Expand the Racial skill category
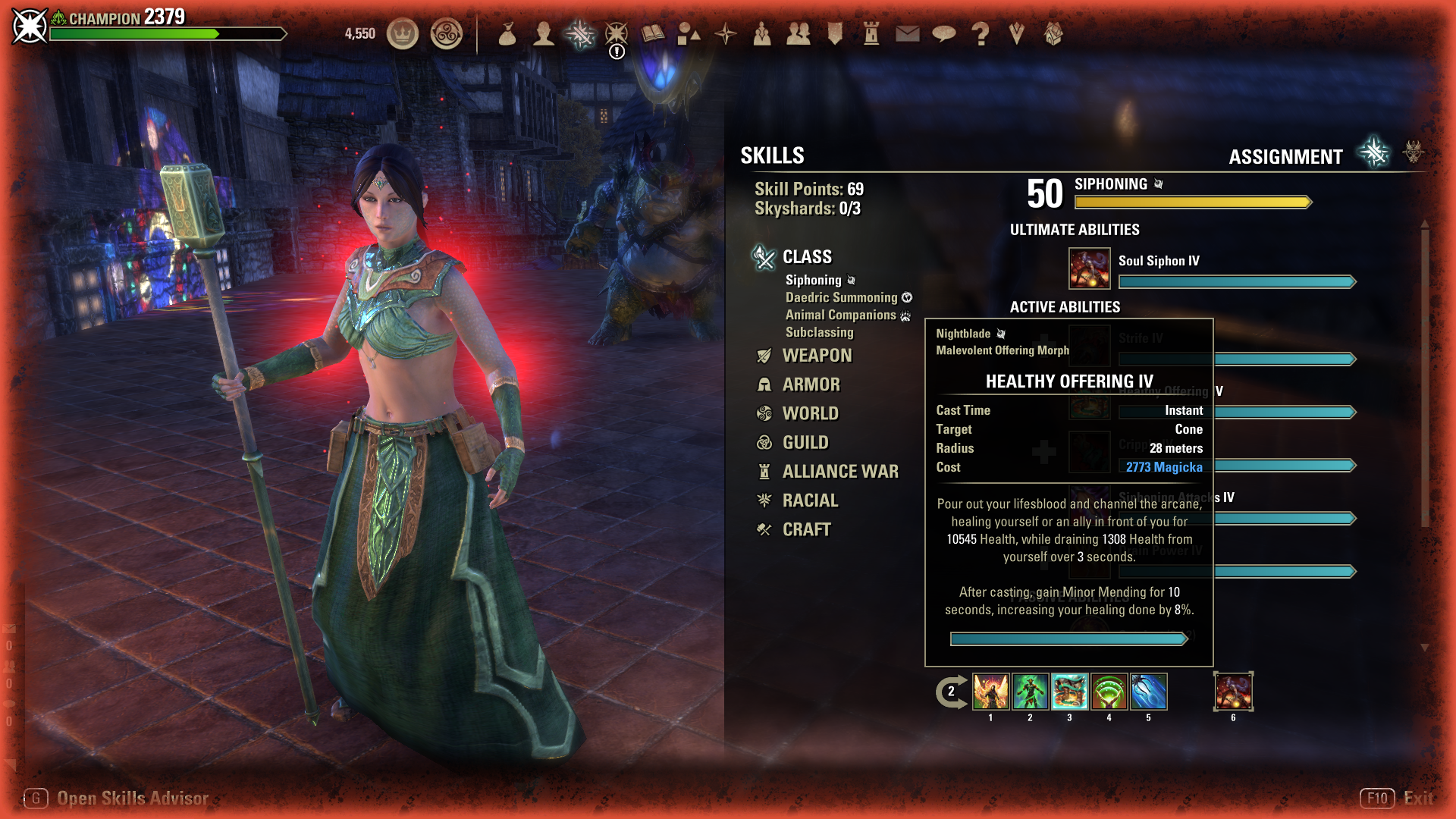1456x819 pixels. 810,500
